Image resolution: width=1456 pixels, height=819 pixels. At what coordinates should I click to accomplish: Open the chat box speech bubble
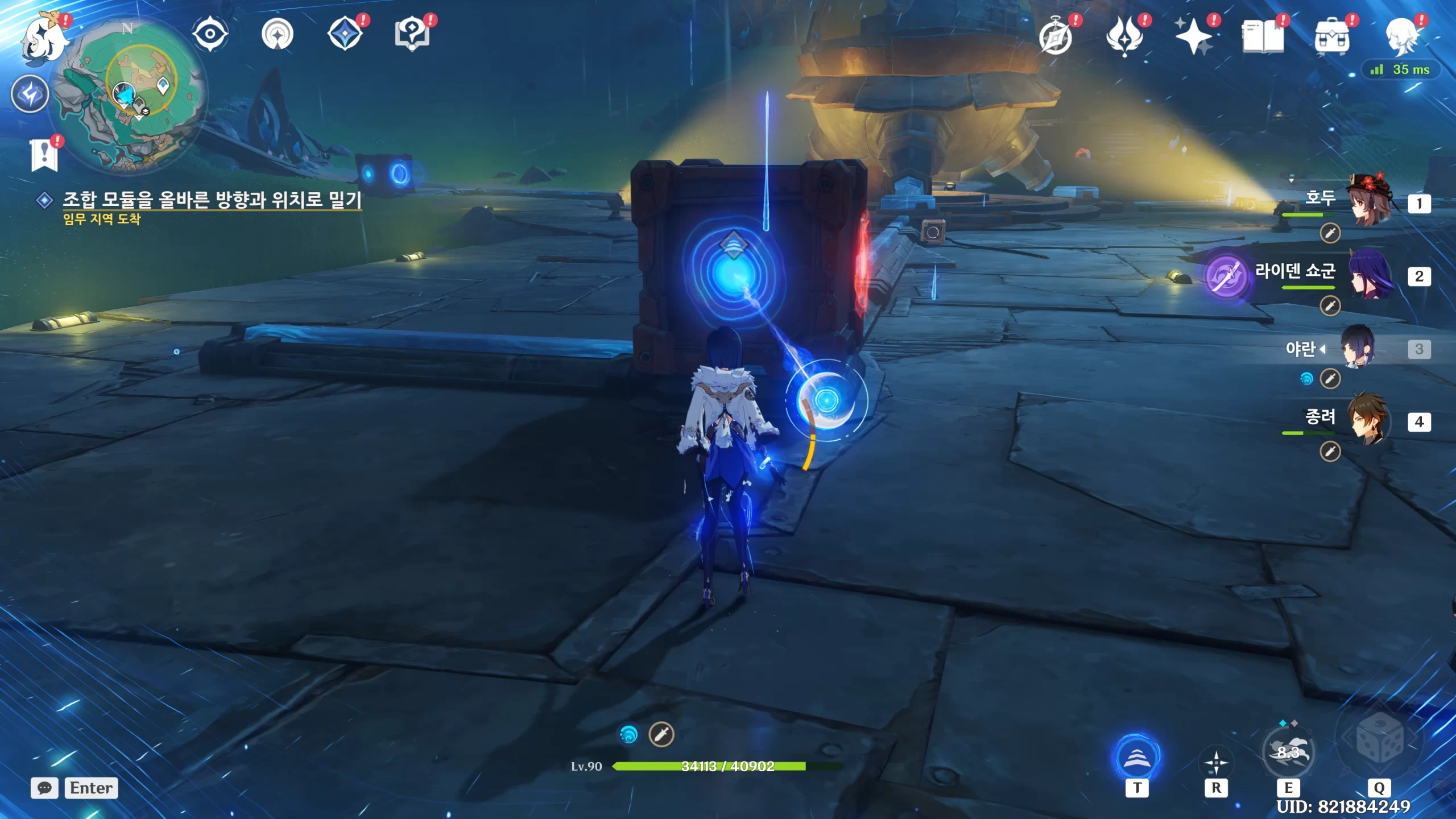[44, 788]
